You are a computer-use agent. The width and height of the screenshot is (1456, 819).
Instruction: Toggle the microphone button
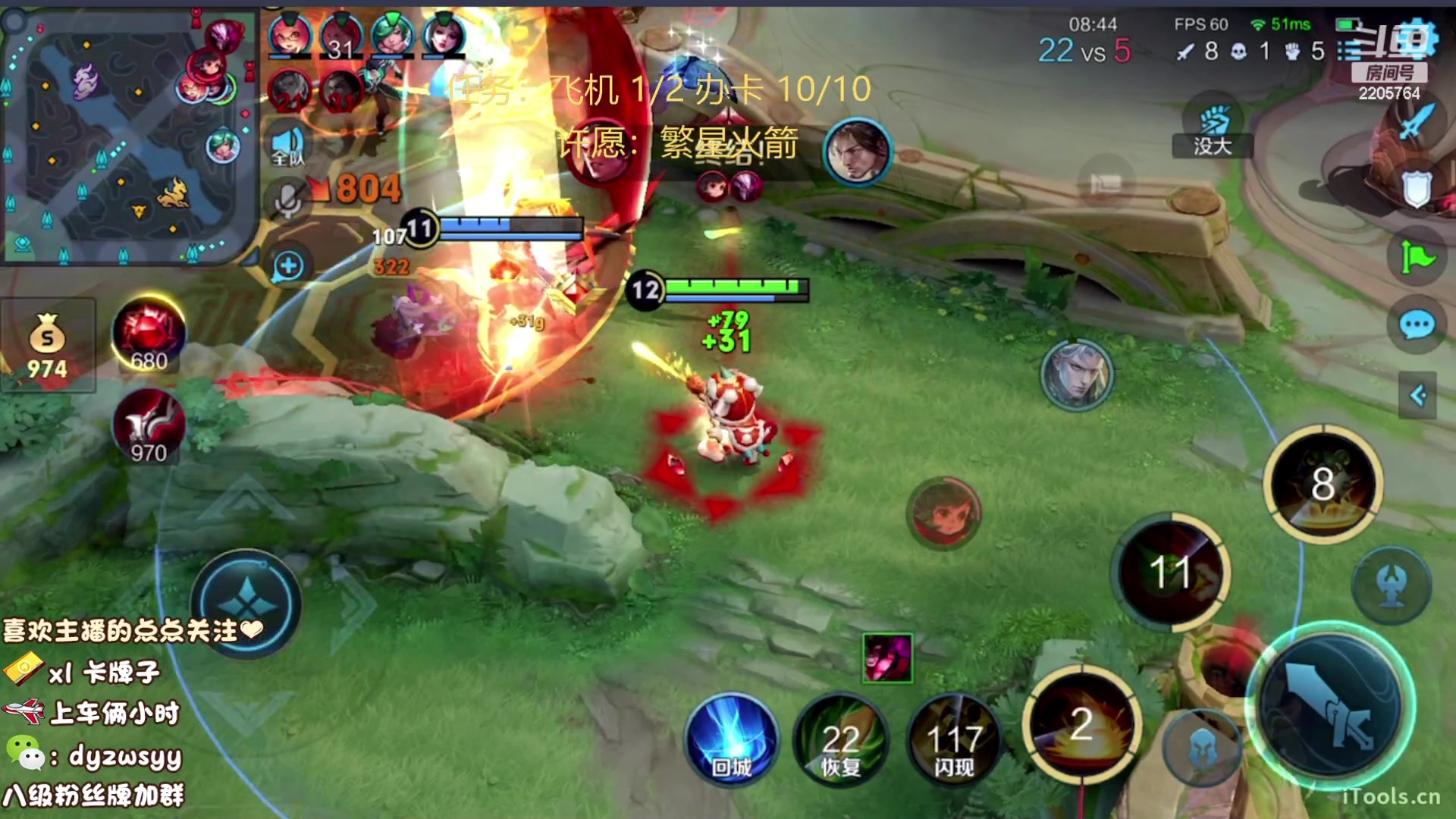(x=287, y=201)
